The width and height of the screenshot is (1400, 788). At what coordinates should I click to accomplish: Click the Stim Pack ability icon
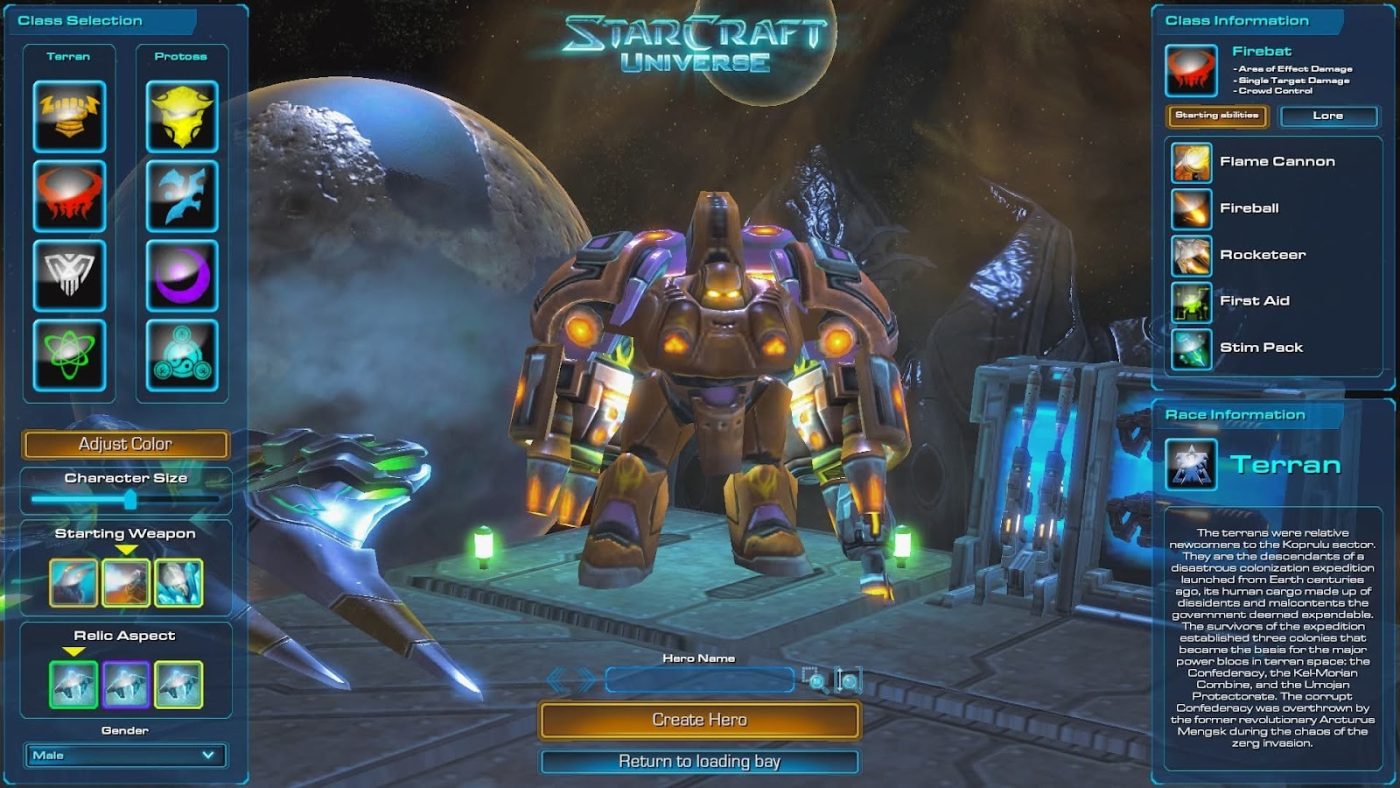(x=1190, y=347)
